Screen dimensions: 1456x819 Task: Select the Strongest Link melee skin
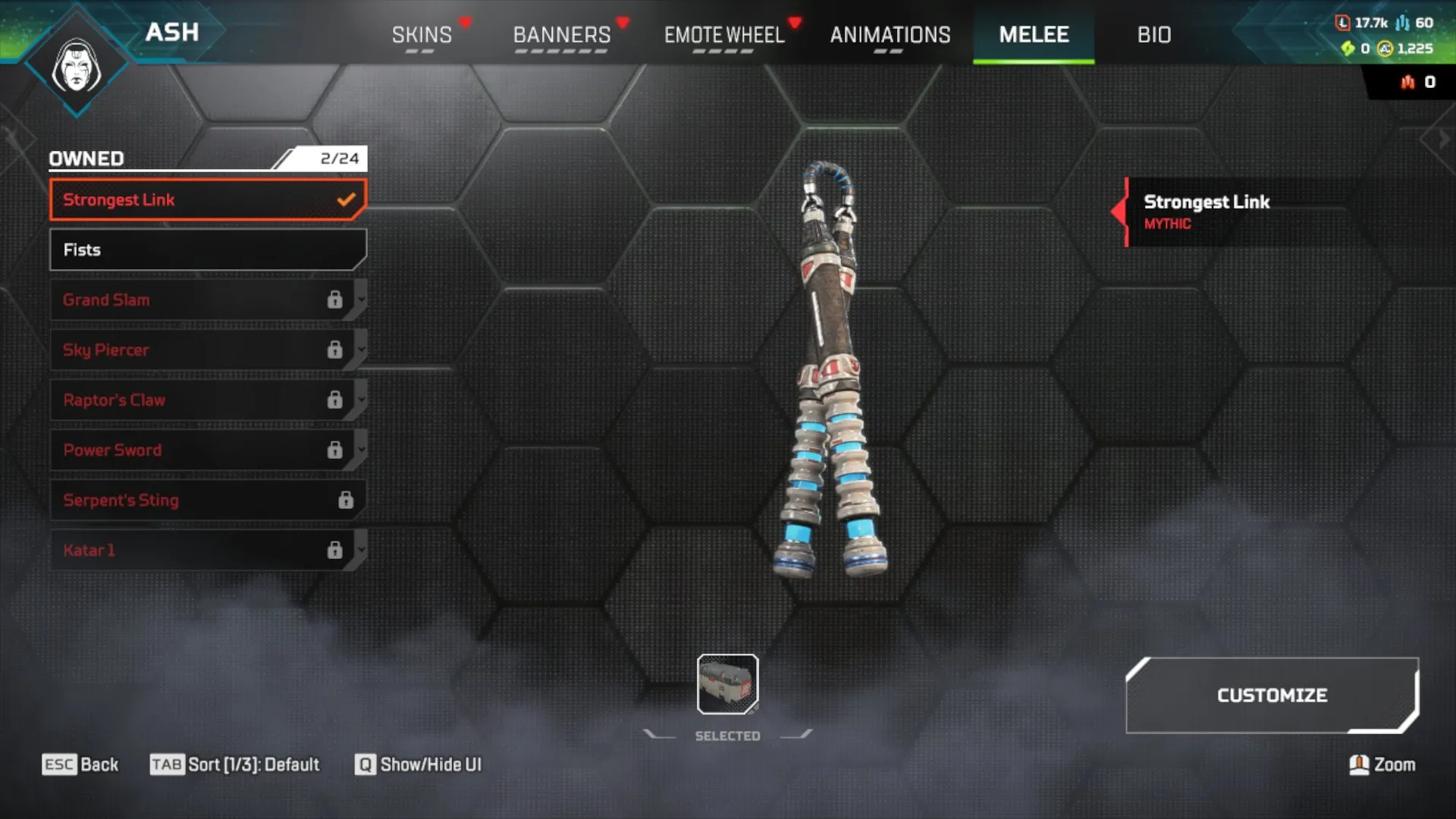tap(207, 199)
